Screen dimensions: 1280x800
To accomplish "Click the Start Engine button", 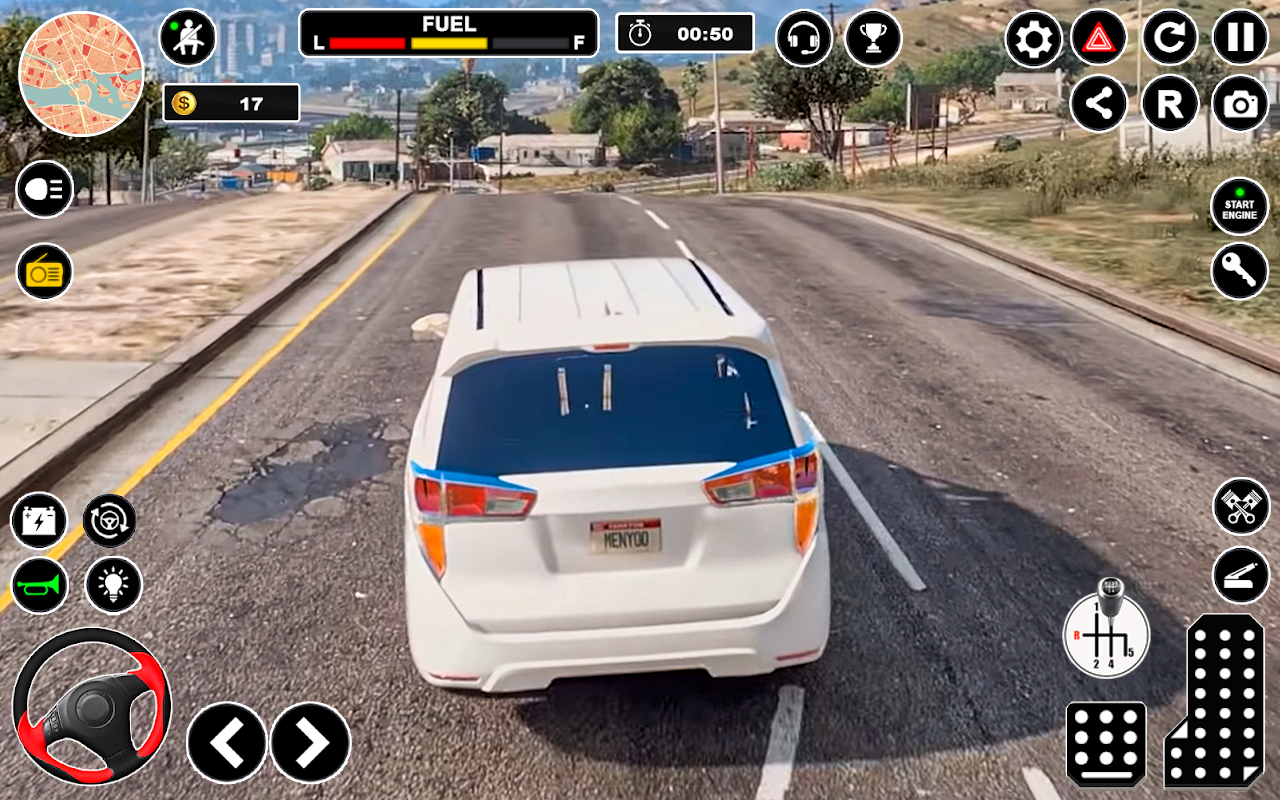I will coord(1240,207).
